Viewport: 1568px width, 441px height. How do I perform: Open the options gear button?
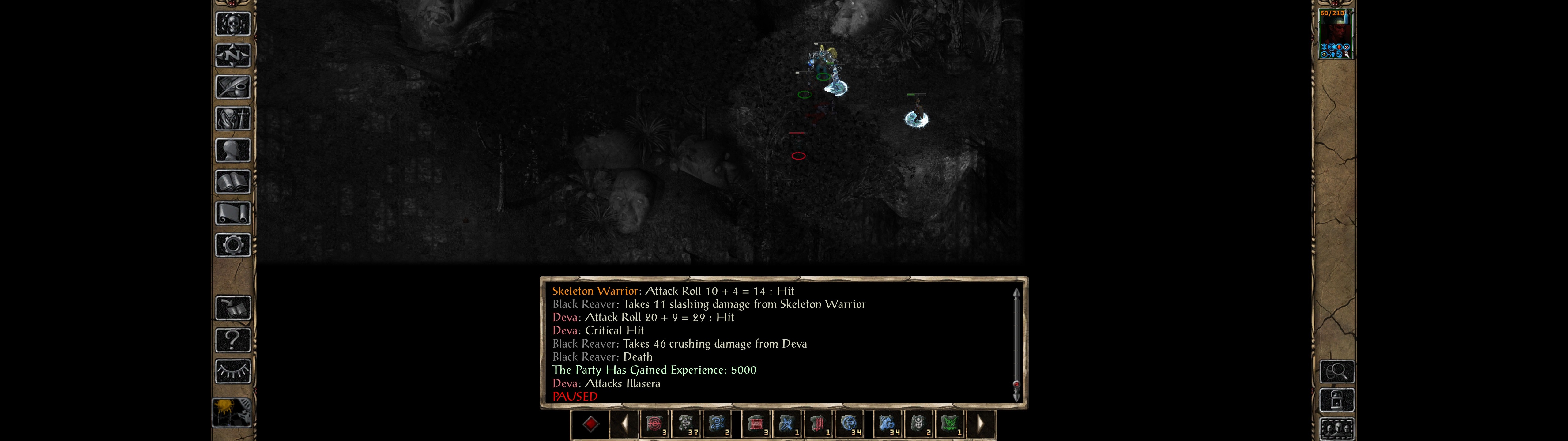[x=232, y=246]
